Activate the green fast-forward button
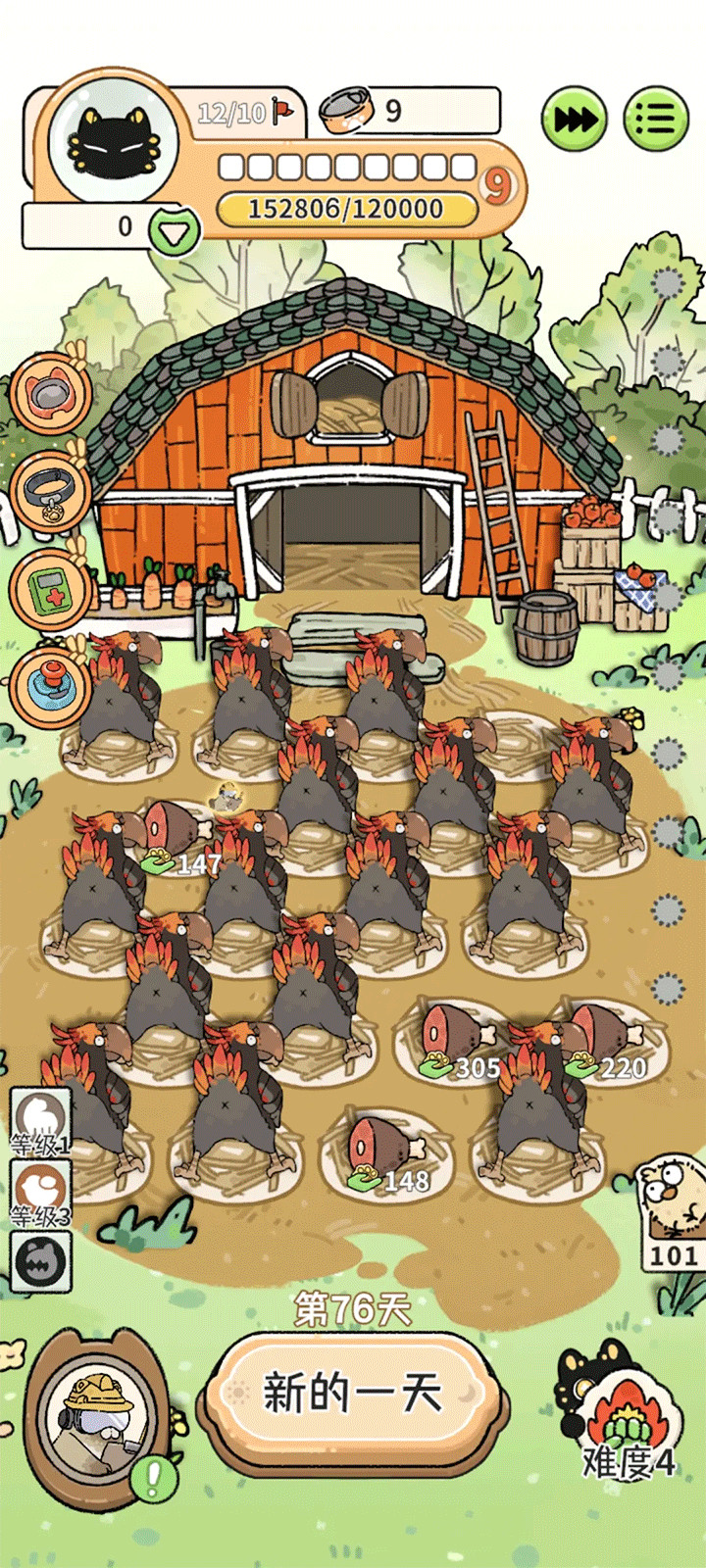This screenshot has height=1568, width=706. coord(574,120)
